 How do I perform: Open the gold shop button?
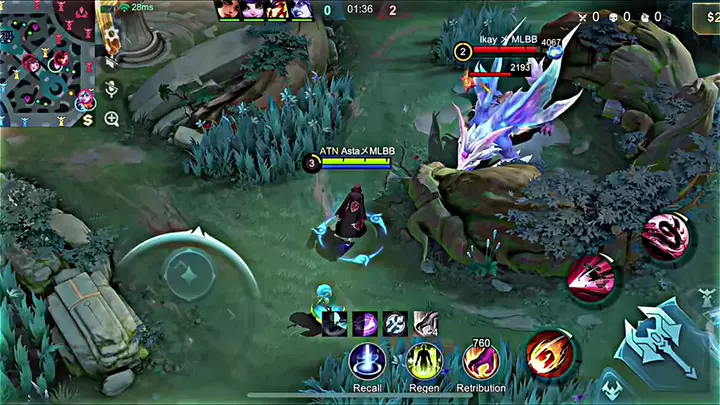(705, 17)
